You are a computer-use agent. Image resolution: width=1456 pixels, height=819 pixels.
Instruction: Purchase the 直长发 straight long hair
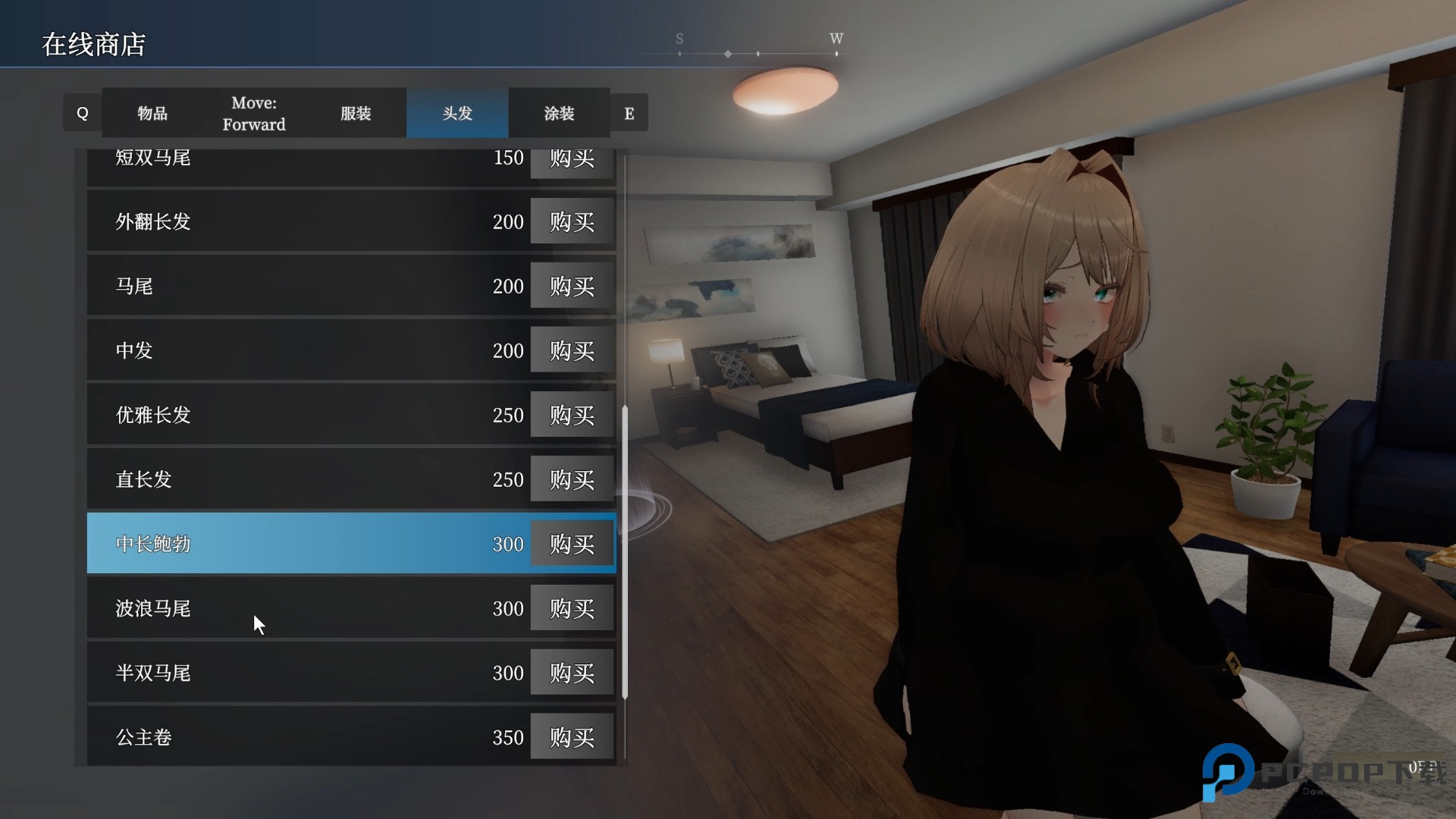point(572,479)
